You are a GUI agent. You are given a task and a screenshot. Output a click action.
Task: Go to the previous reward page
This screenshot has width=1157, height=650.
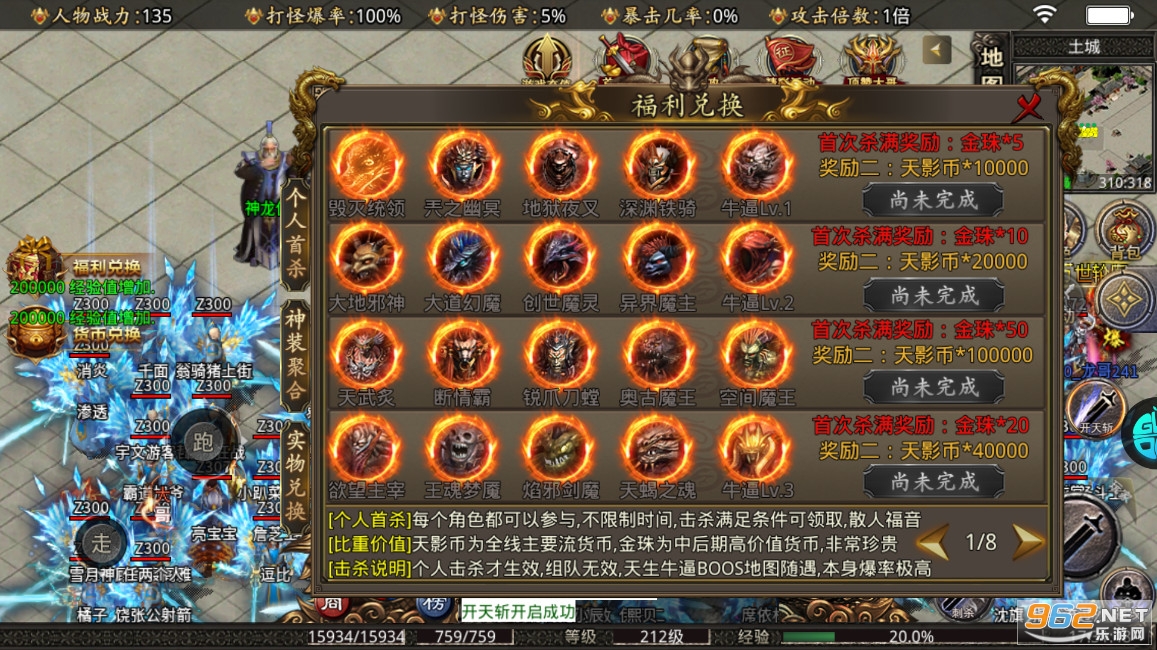pos(932,542)
